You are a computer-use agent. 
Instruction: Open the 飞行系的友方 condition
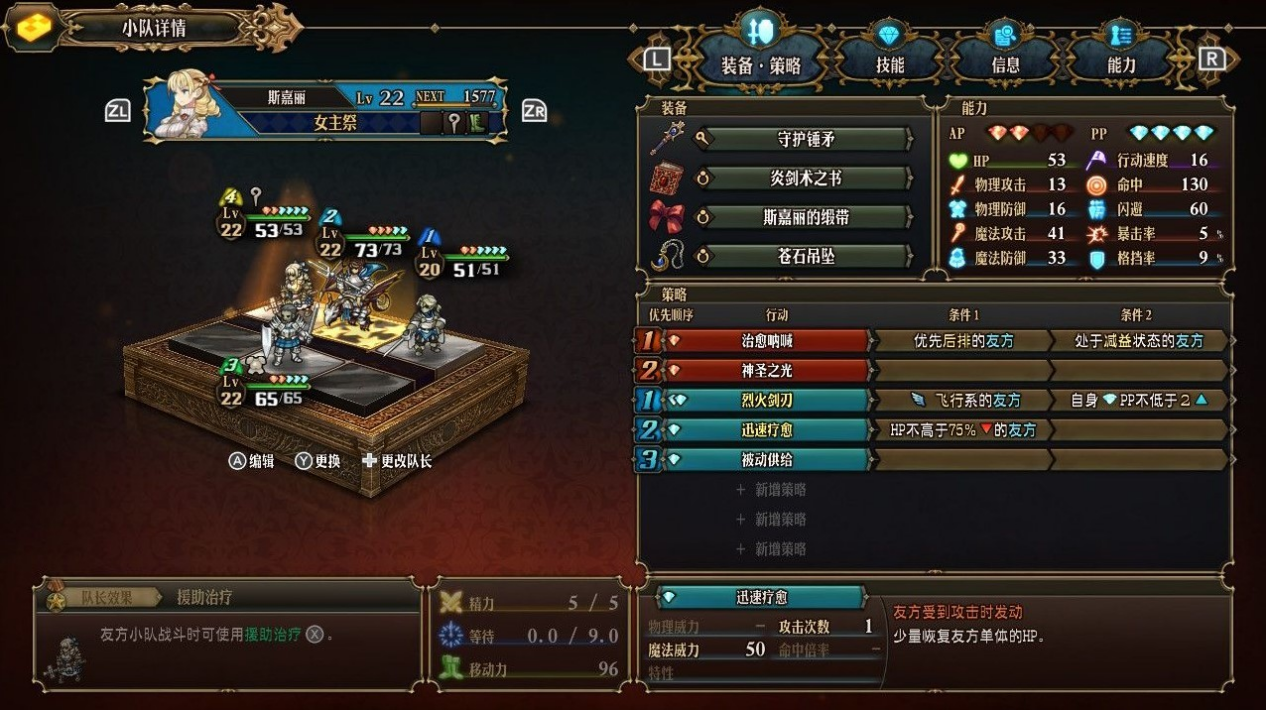[963, 400]
